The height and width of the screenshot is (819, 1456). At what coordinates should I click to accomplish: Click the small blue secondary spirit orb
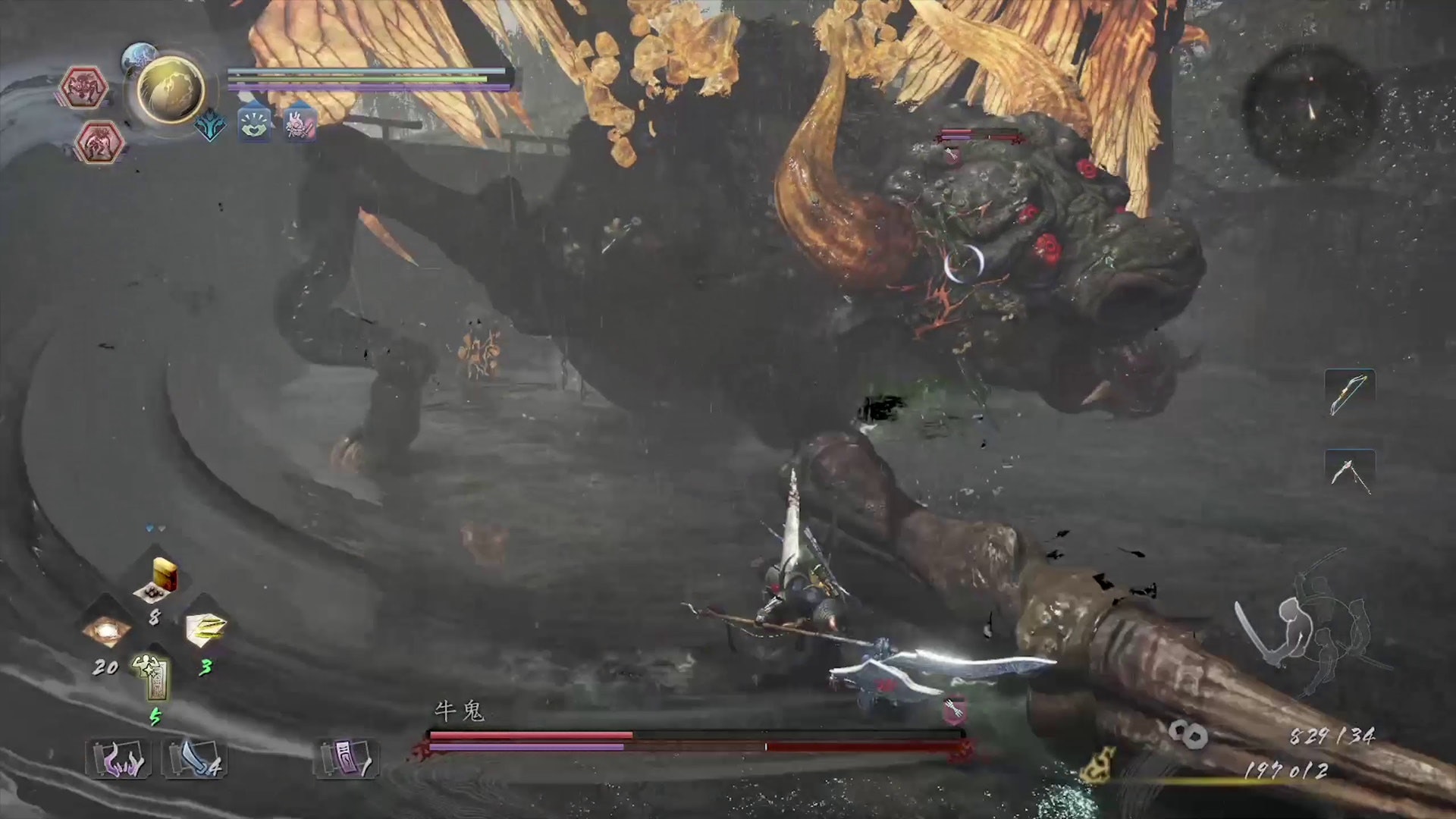140,55
